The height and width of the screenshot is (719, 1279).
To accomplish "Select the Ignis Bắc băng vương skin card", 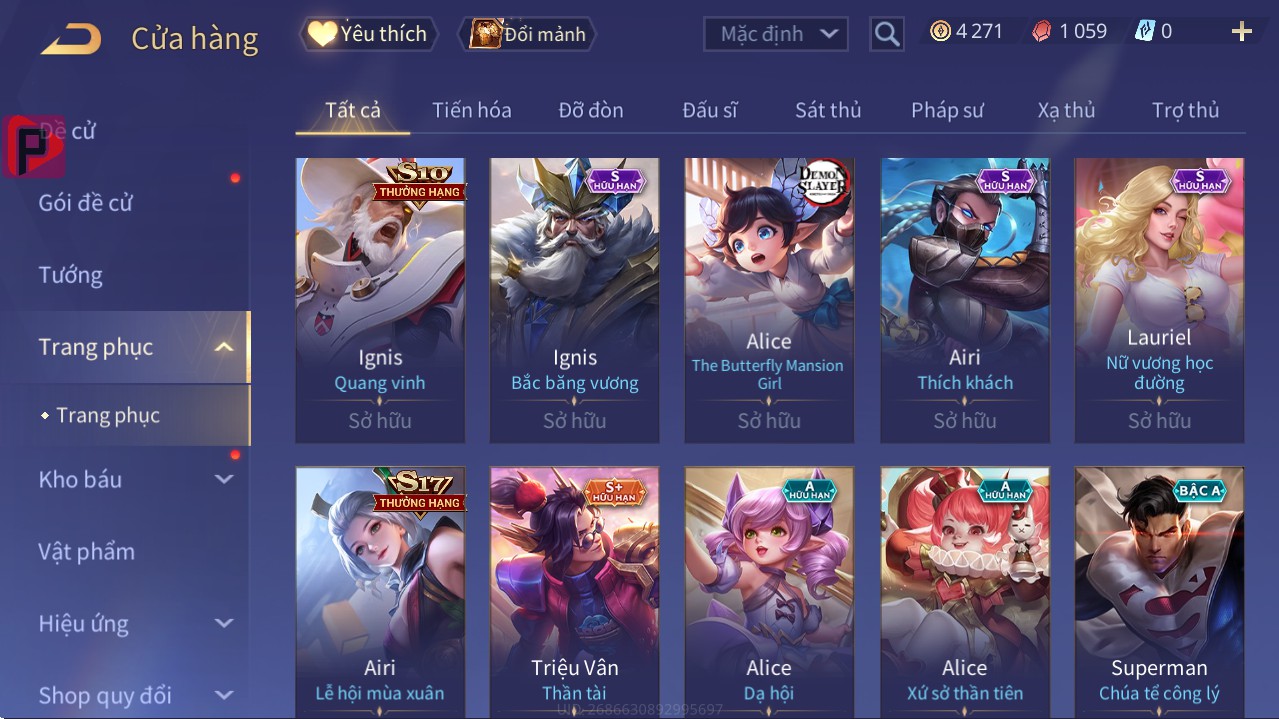I will coord(574,300).
